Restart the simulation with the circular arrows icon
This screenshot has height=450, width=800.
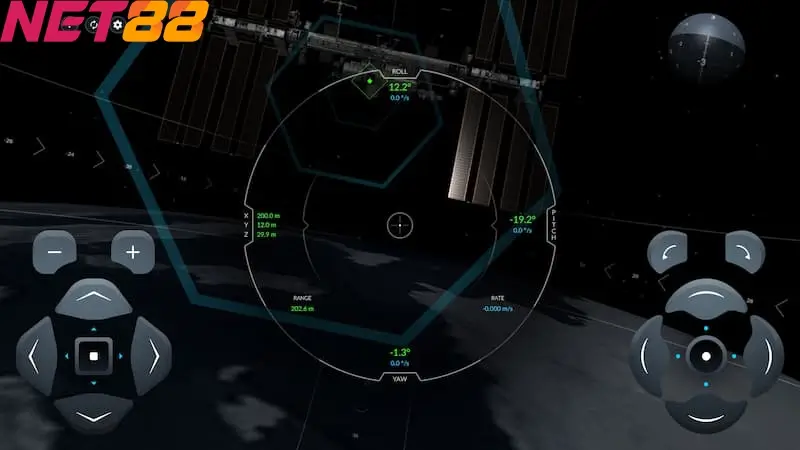tap(96, 23)
